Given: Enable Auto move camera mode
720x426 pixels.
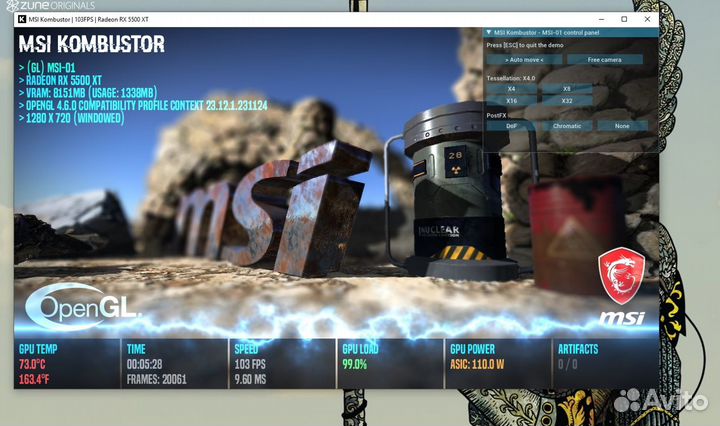Looking at the screenshot, I should (524, 59).
